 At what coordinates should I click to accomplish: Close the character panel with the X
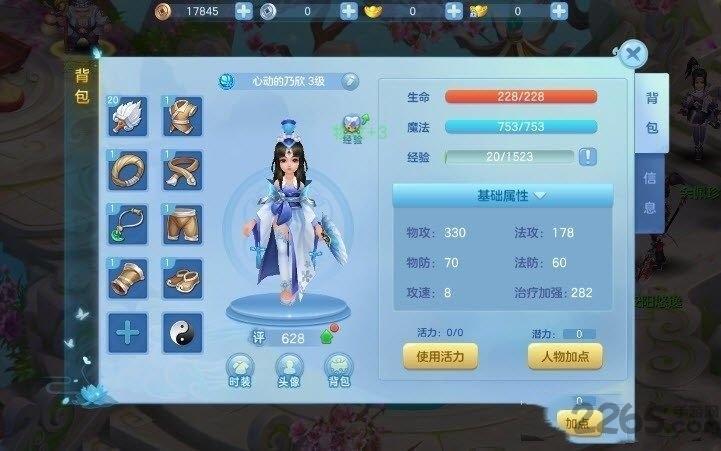631,55
